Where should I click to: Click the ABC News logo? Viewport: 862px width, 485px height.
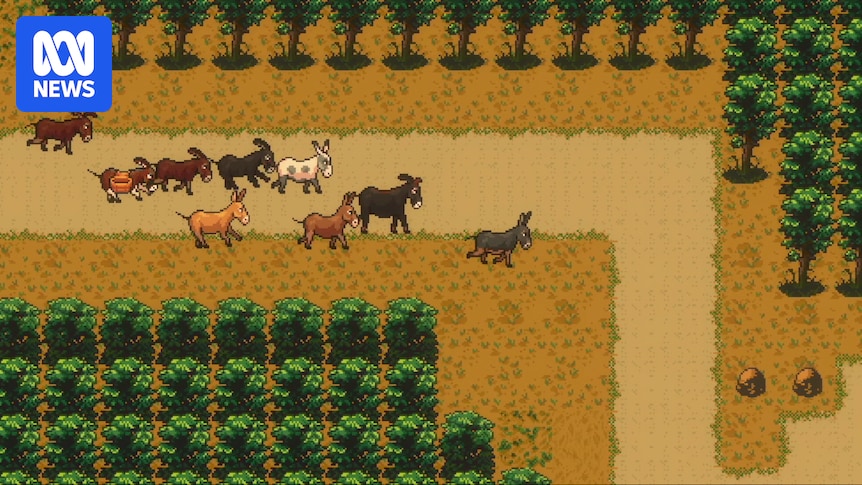coord(64,63)
